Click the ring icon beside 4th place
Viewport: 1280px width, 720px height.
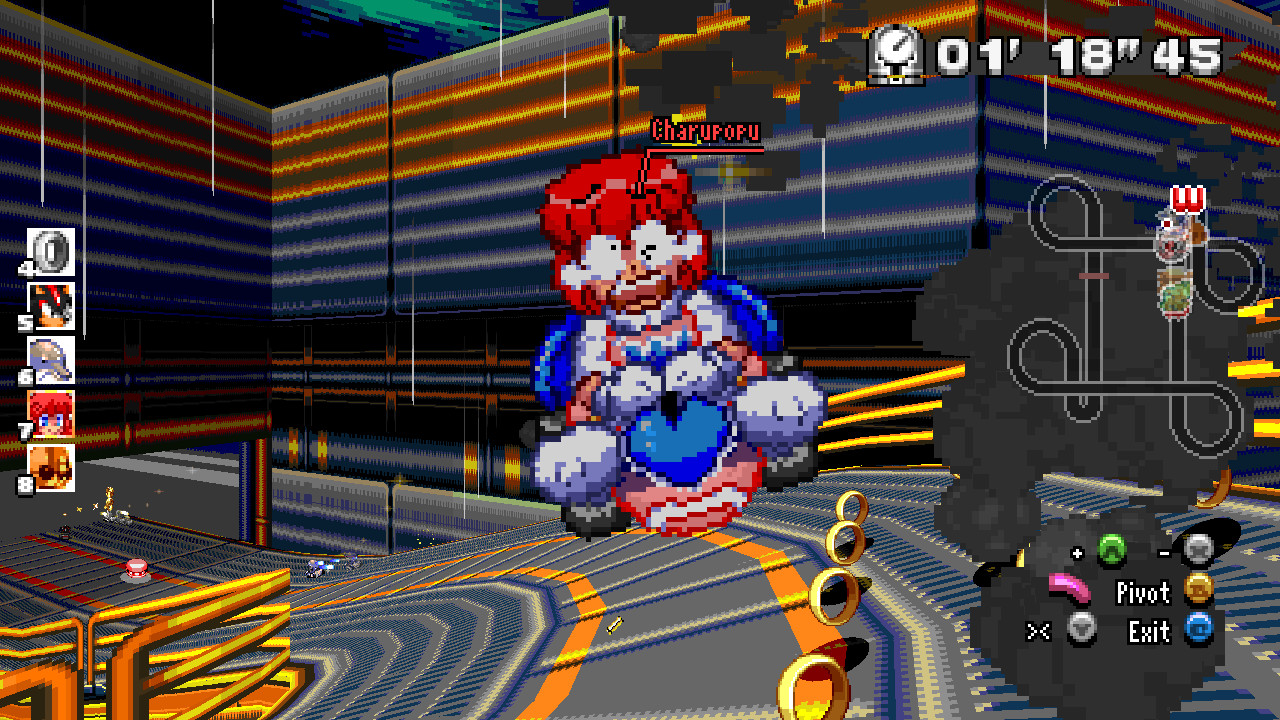tap(52, 253)
